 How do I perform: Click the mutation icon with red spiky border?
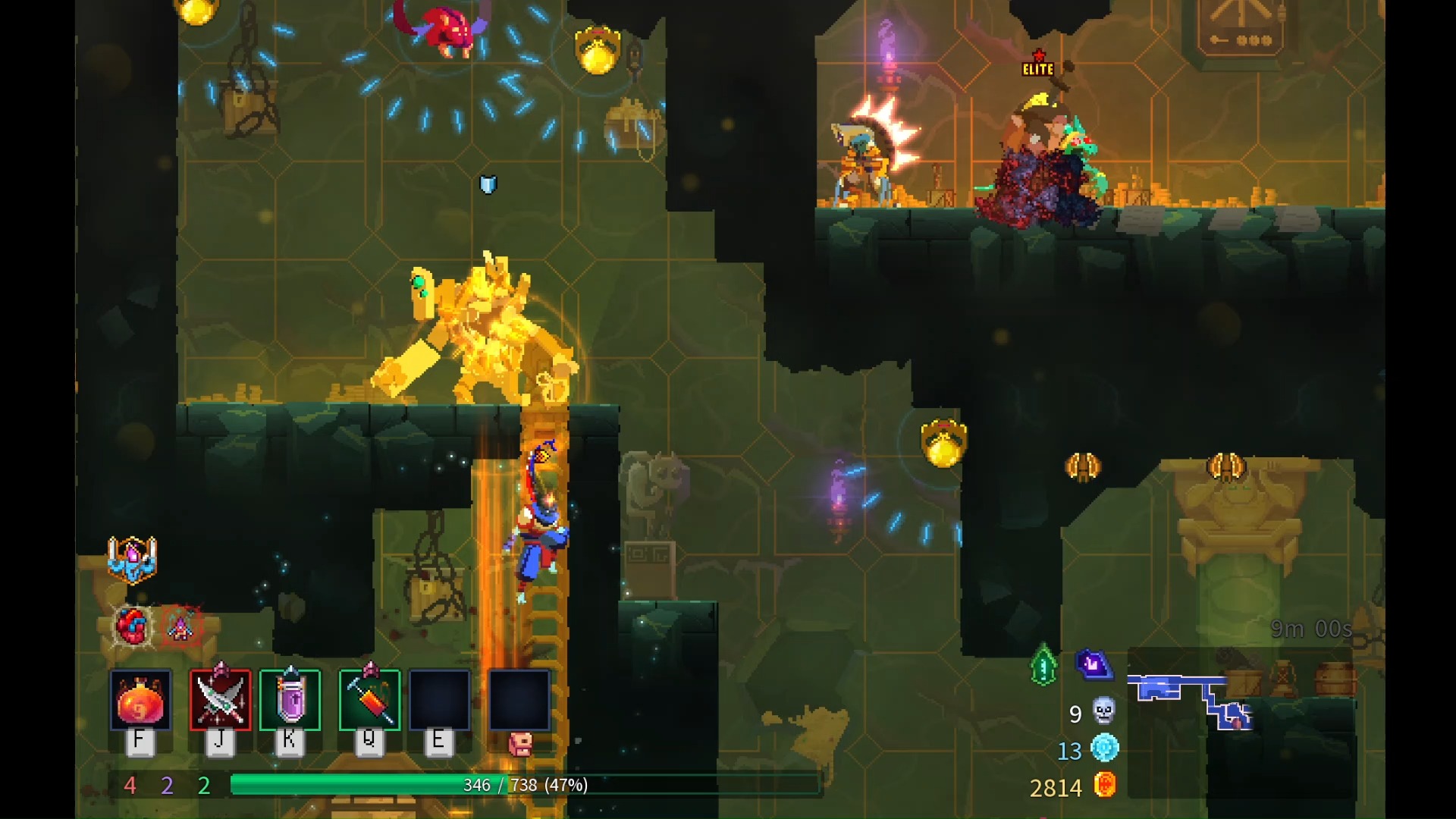[181, 626]
